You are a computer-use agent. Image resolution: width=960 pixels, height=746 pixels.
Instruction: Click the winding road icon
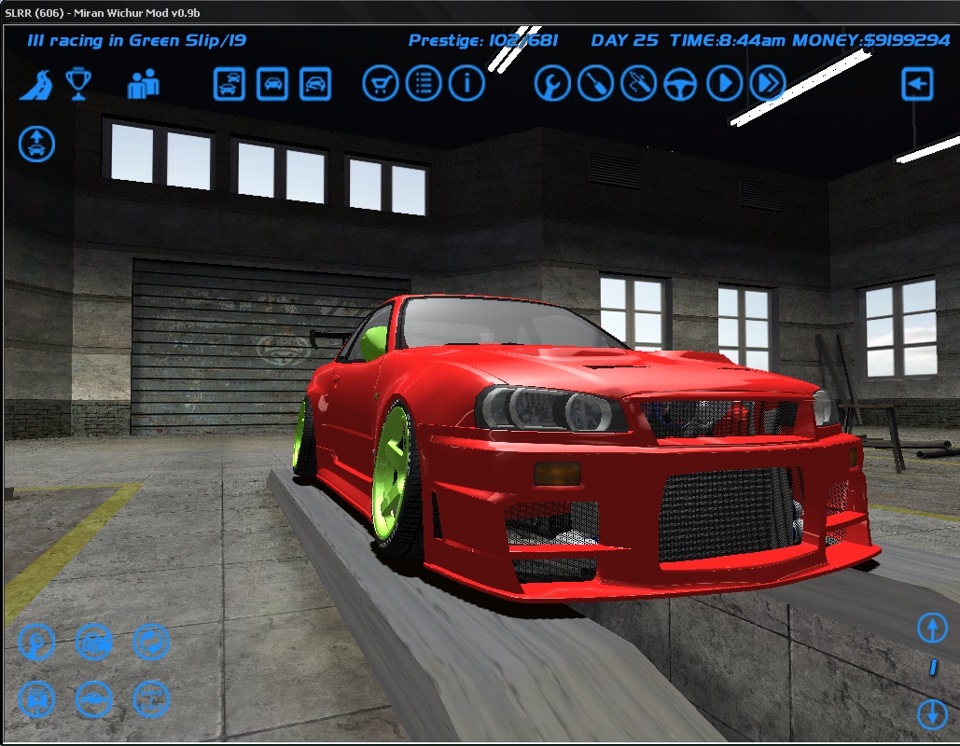click(x=37, y=84)
